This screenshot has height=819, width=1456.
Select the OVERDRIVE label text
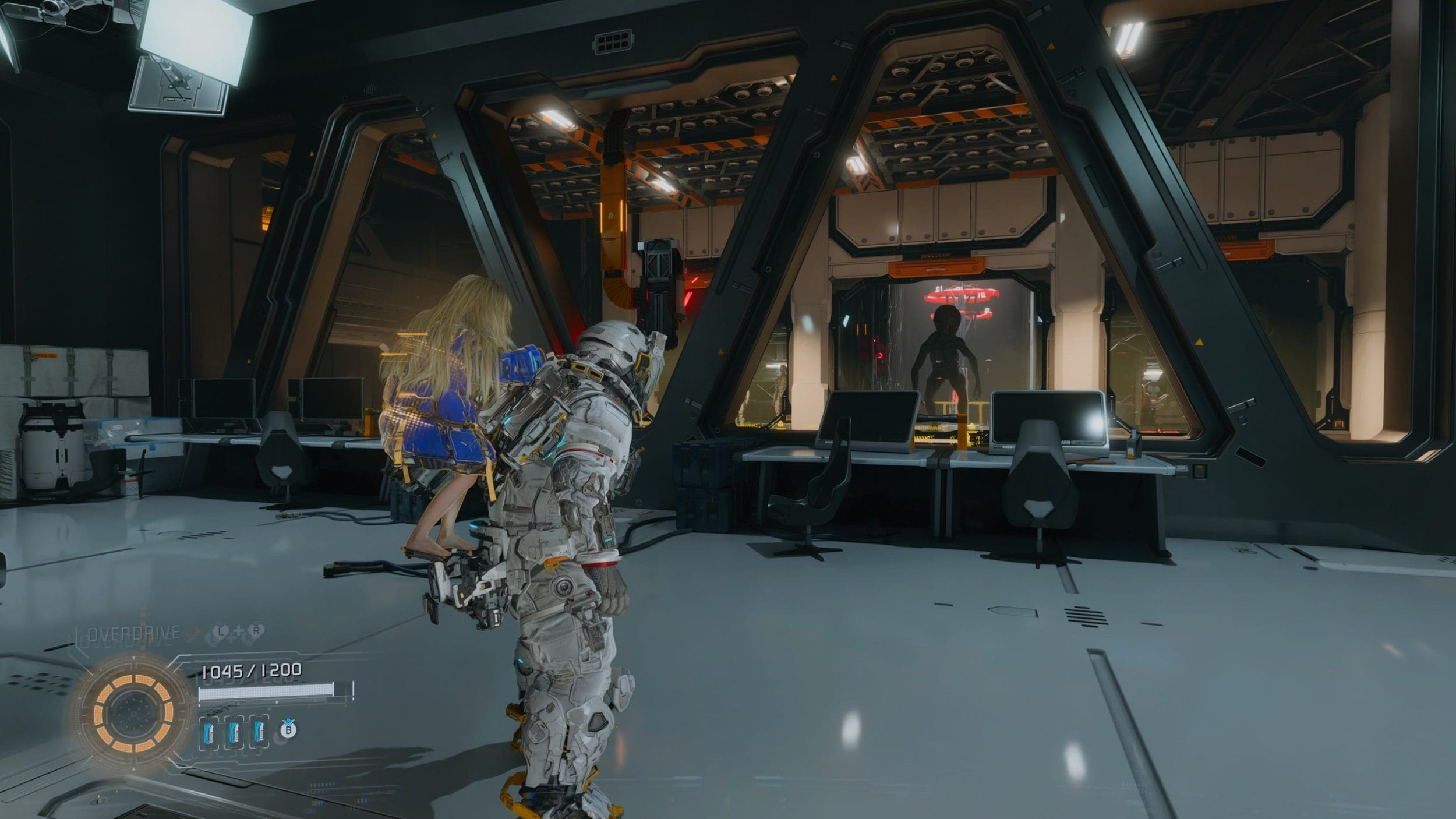point(134,634)
